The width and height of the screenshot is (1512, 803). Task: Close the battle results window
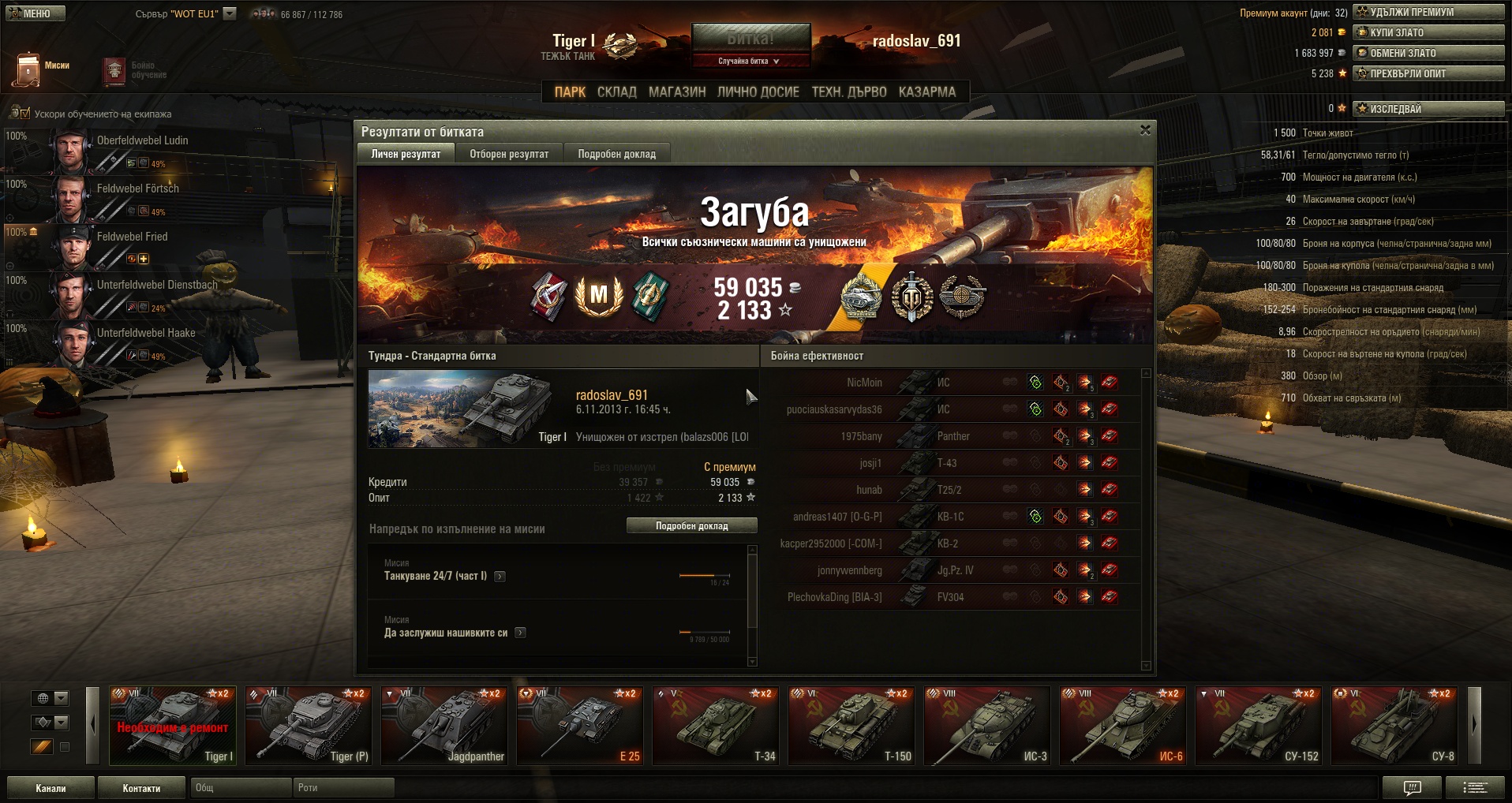1145,130
